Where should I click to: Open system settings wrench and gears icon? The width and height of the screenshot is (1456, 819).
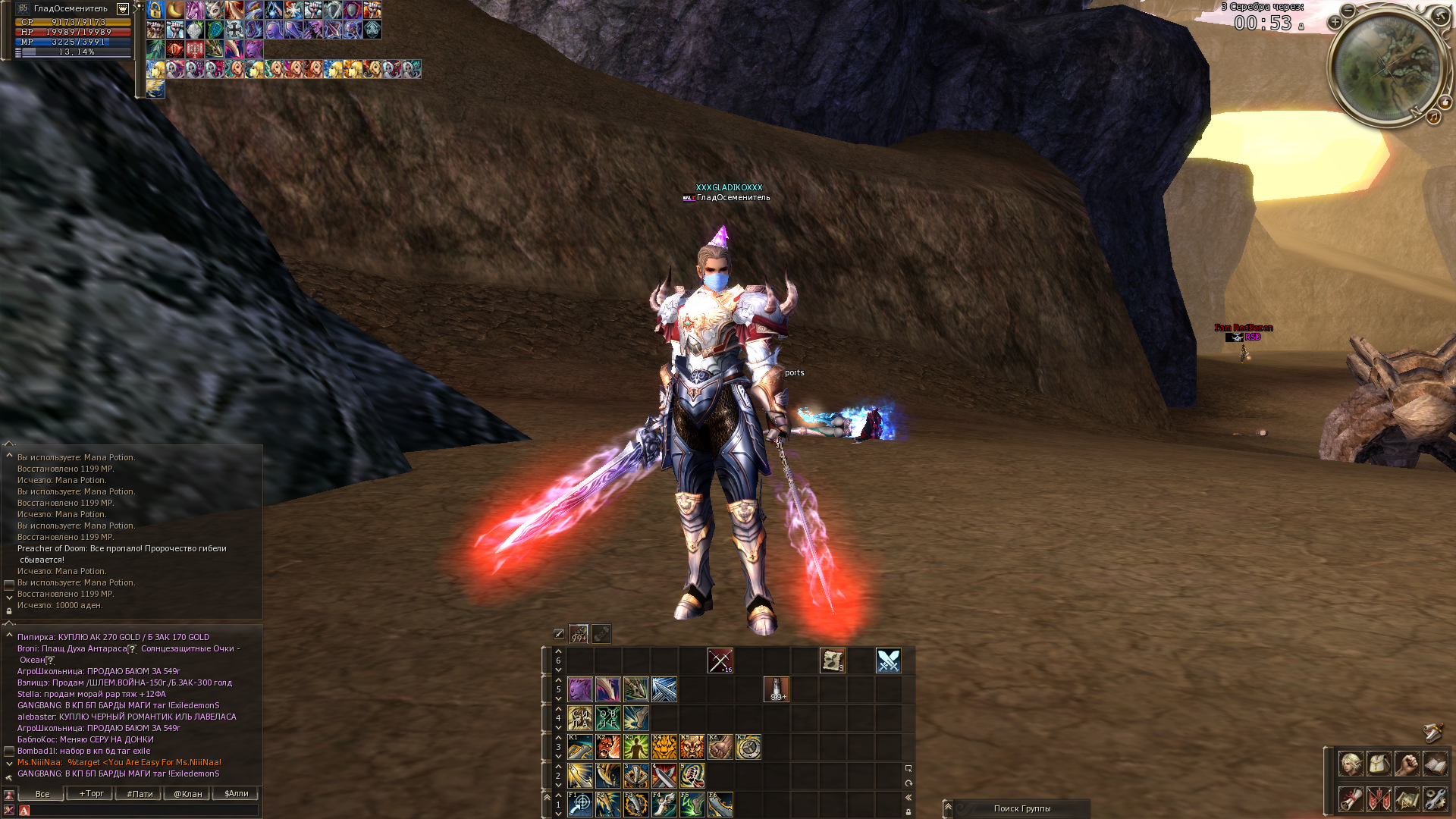click(1435, 799)
